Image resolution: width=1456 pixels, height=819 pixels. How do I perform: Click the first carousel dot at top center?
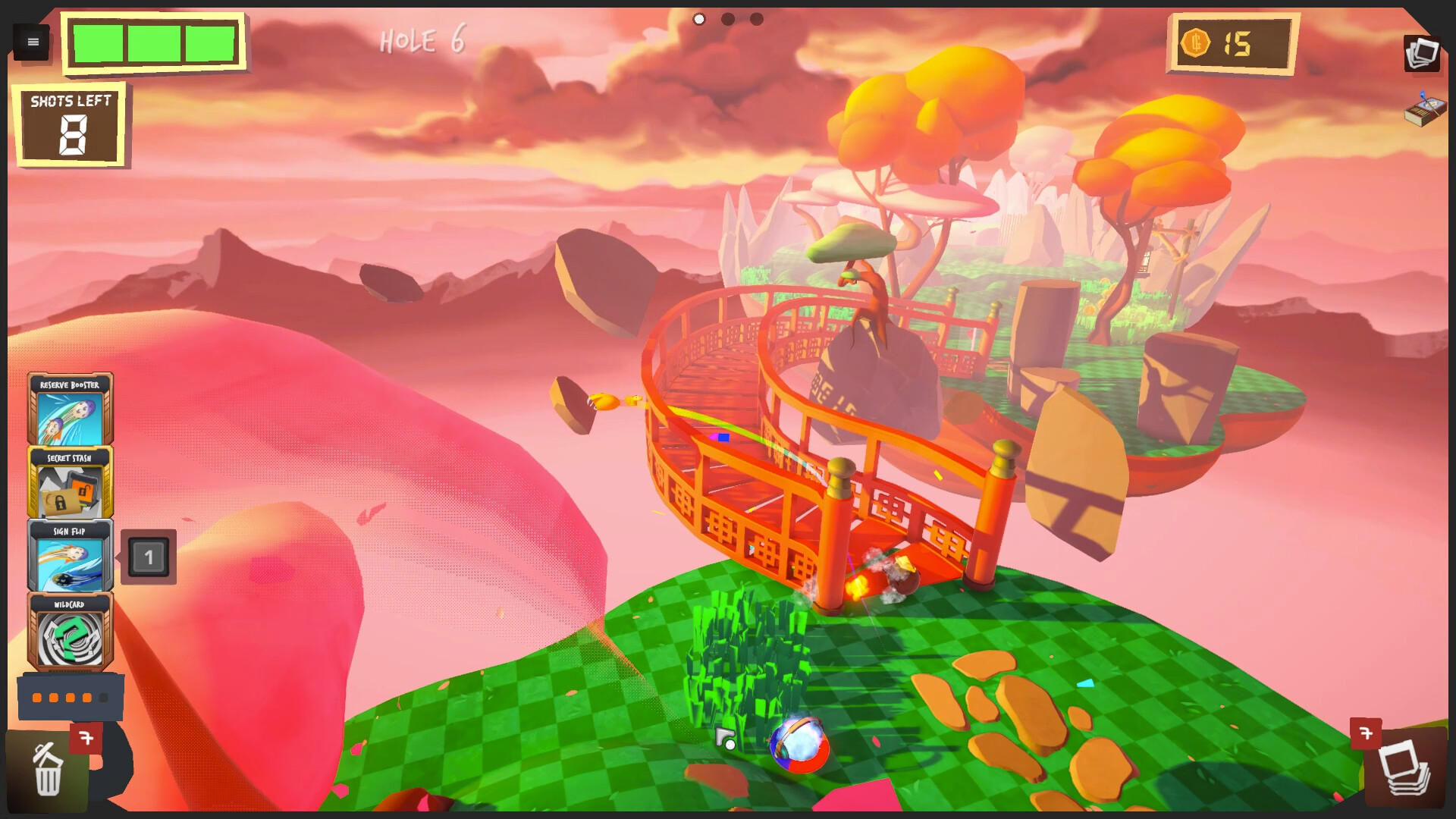(x=698, y=20)
